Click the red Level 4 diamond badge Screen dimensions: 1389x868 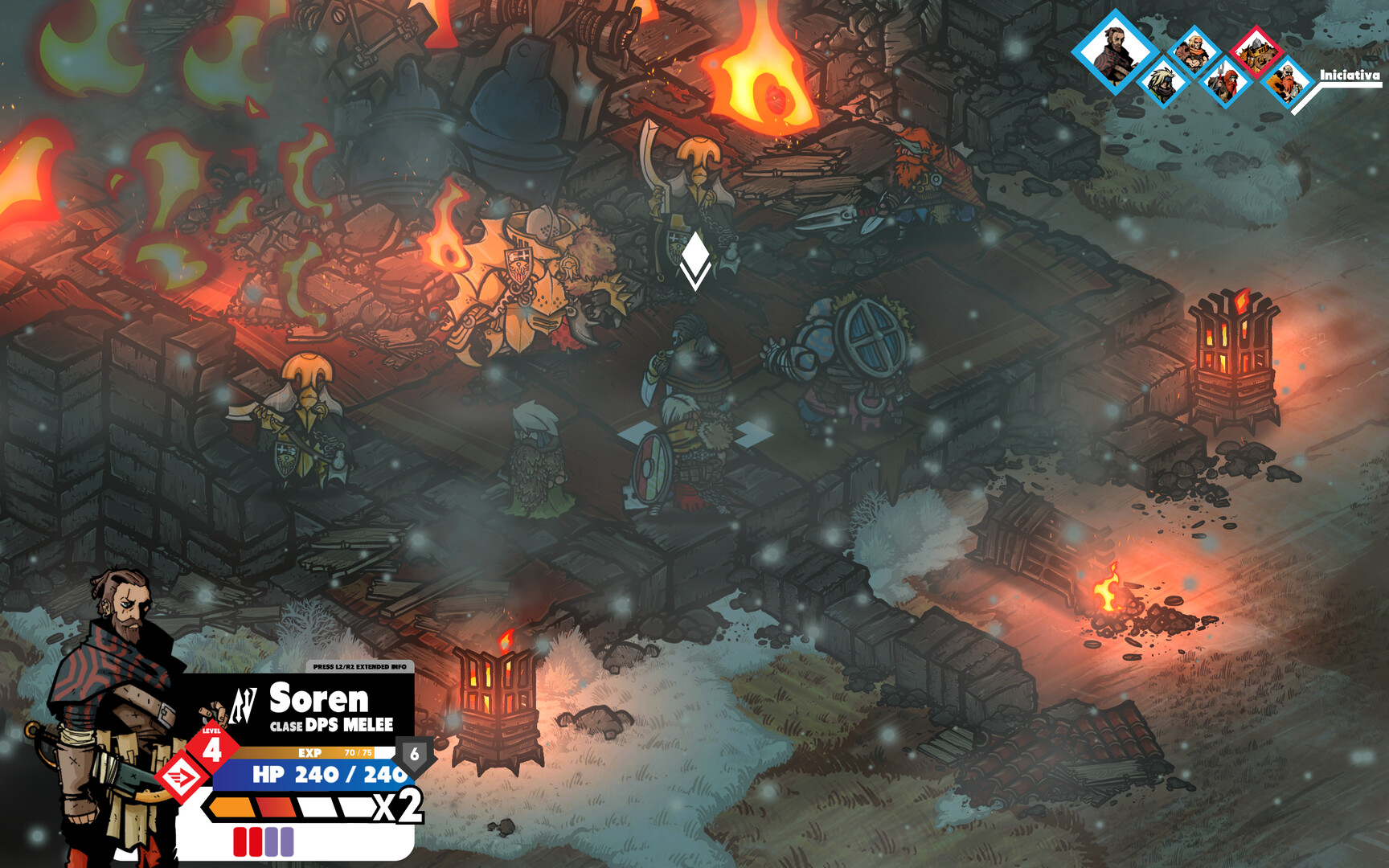[213, 747]
